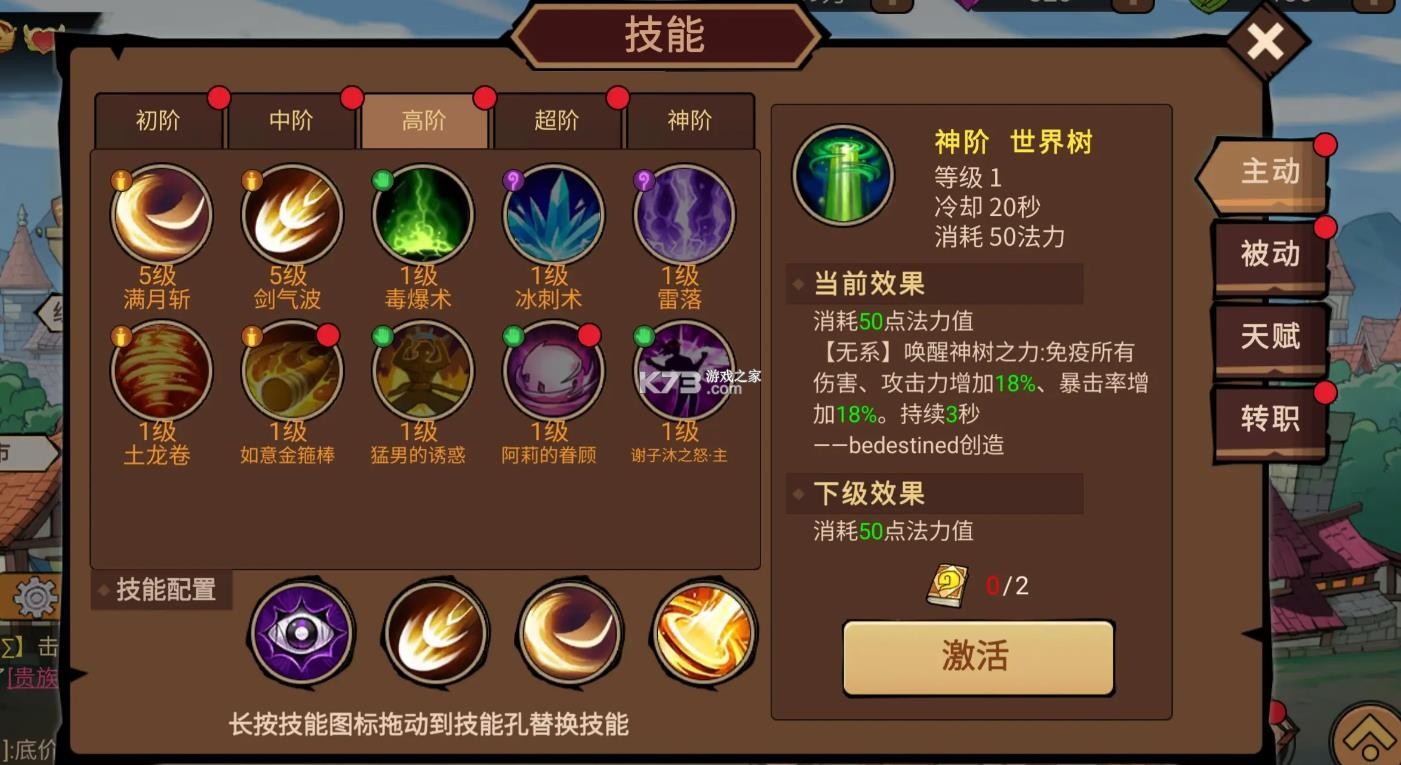
Task: Open the 如意金箍棒 skill
Action: 291,370
